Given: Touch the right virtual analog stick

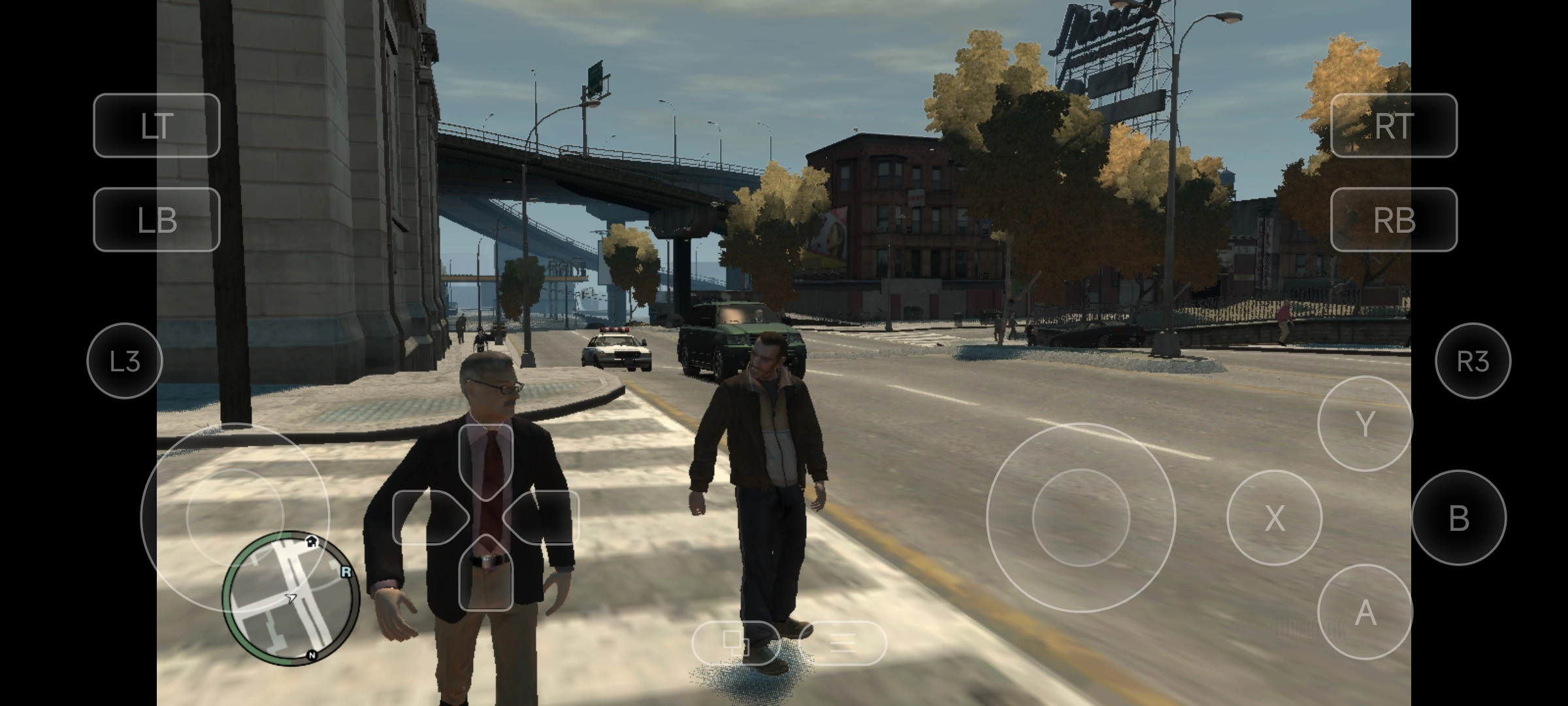Looking at the screenshot, I should coord(1081,517).
